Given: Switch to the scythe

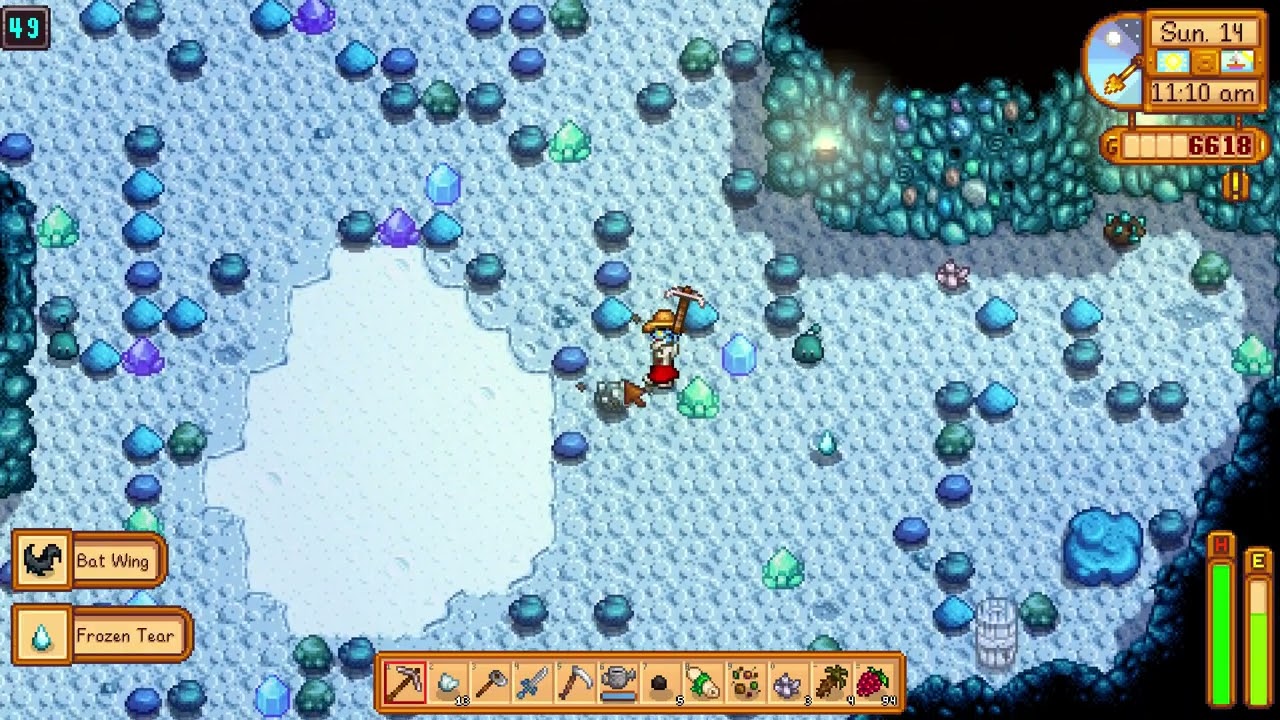Looking at the screenshot, I should coord(576,684).
